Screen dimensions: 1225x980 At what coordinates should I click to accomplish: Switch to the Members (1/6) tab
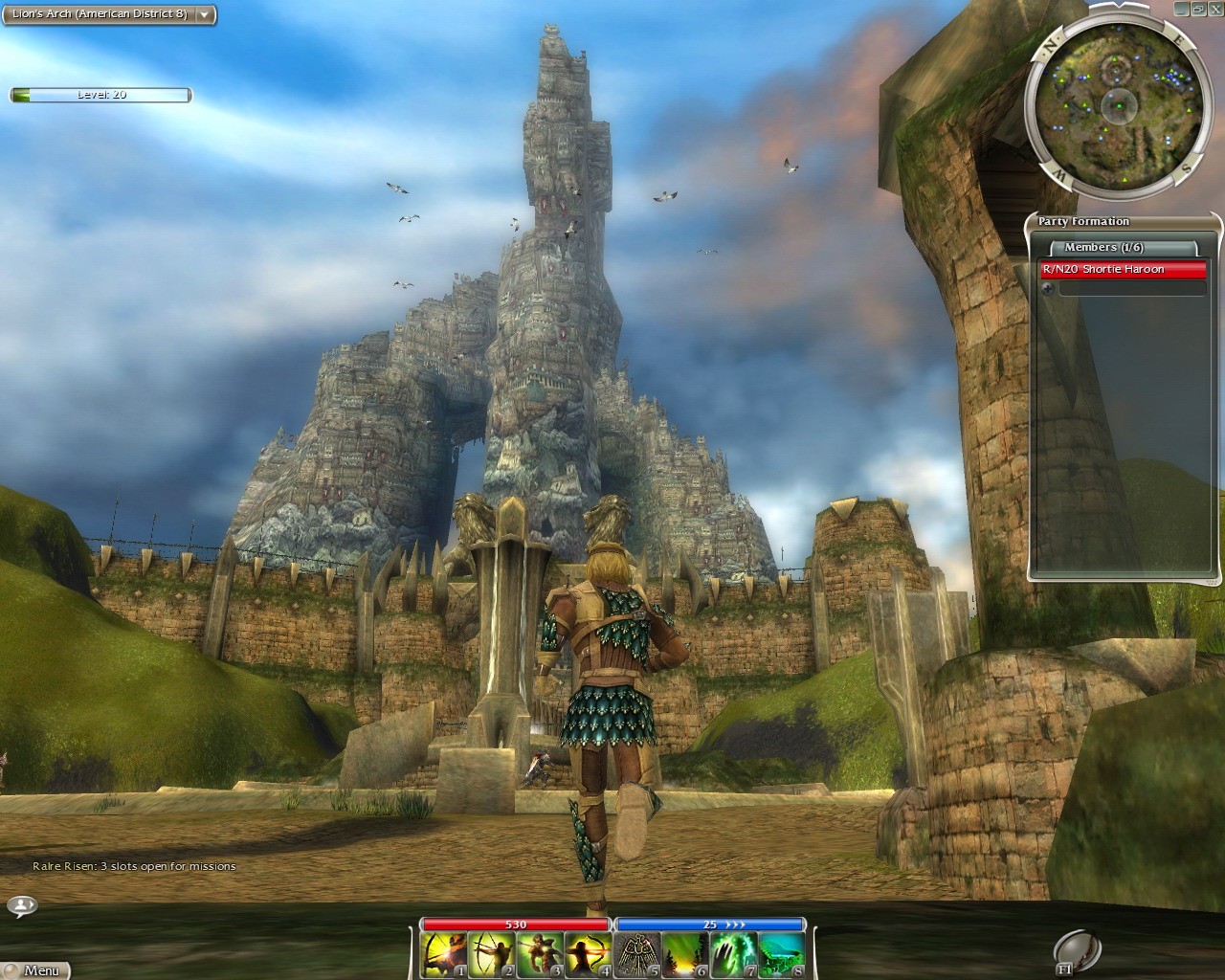(x=1103, y=247)
